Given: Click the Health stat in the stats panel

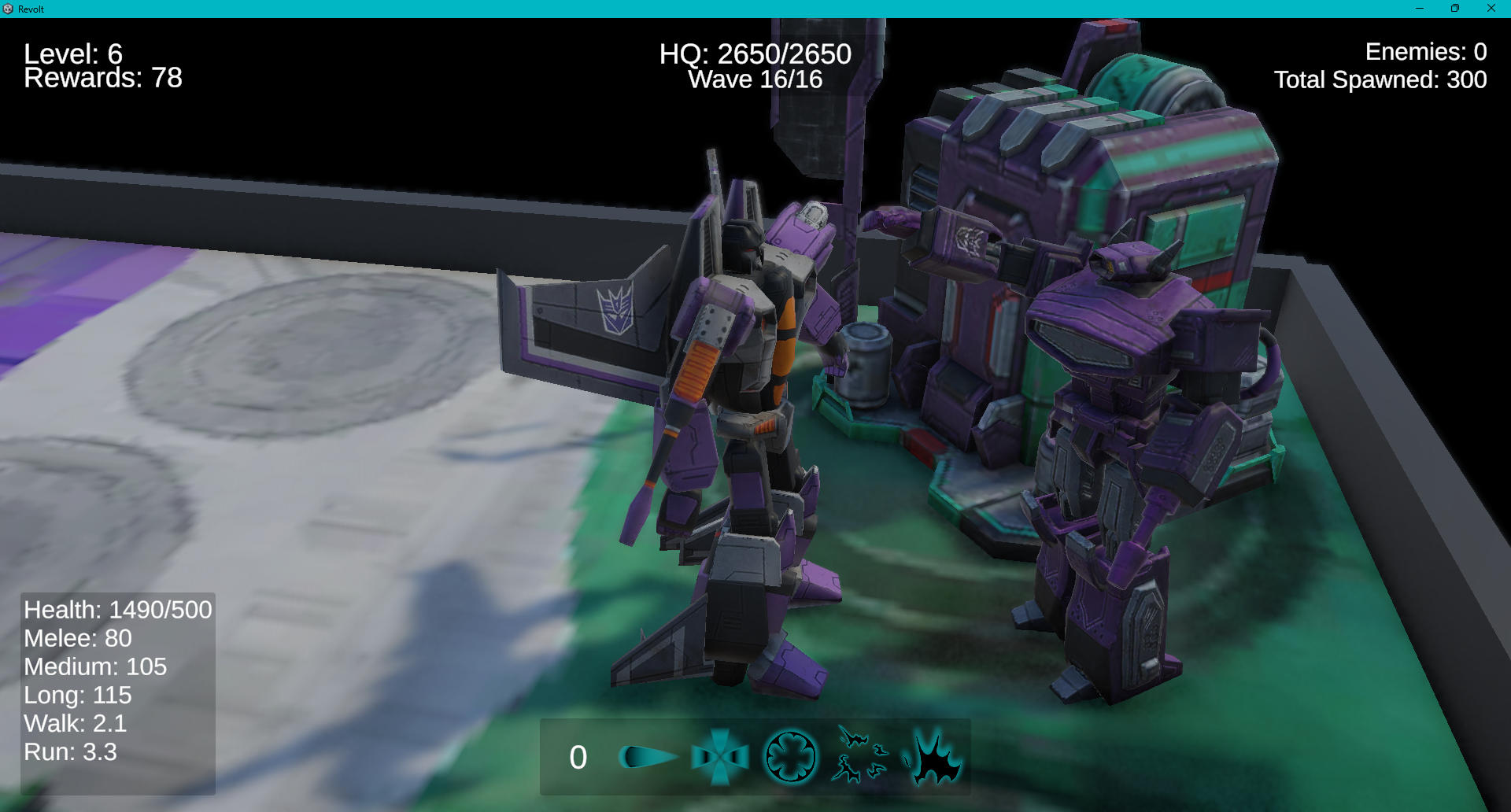Looking at the screenshot, I should [x=117, y=609].
